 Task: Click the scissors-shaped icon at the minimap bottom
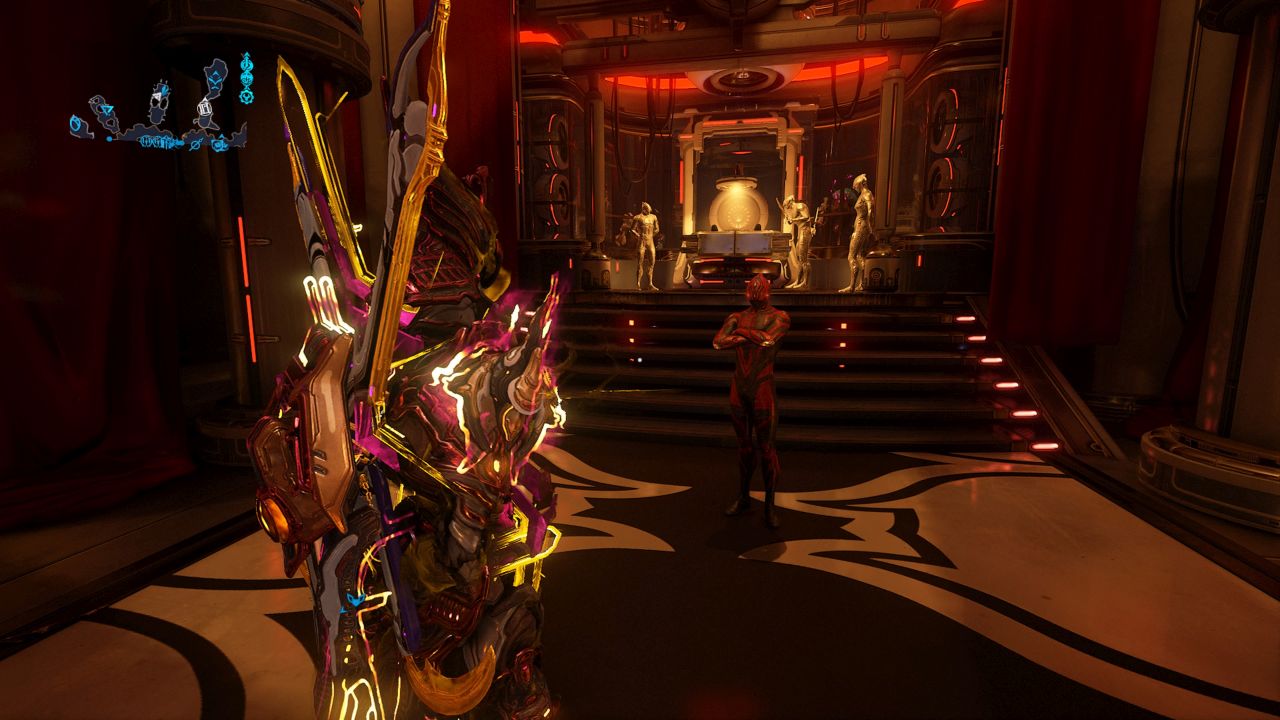point(195,144)
